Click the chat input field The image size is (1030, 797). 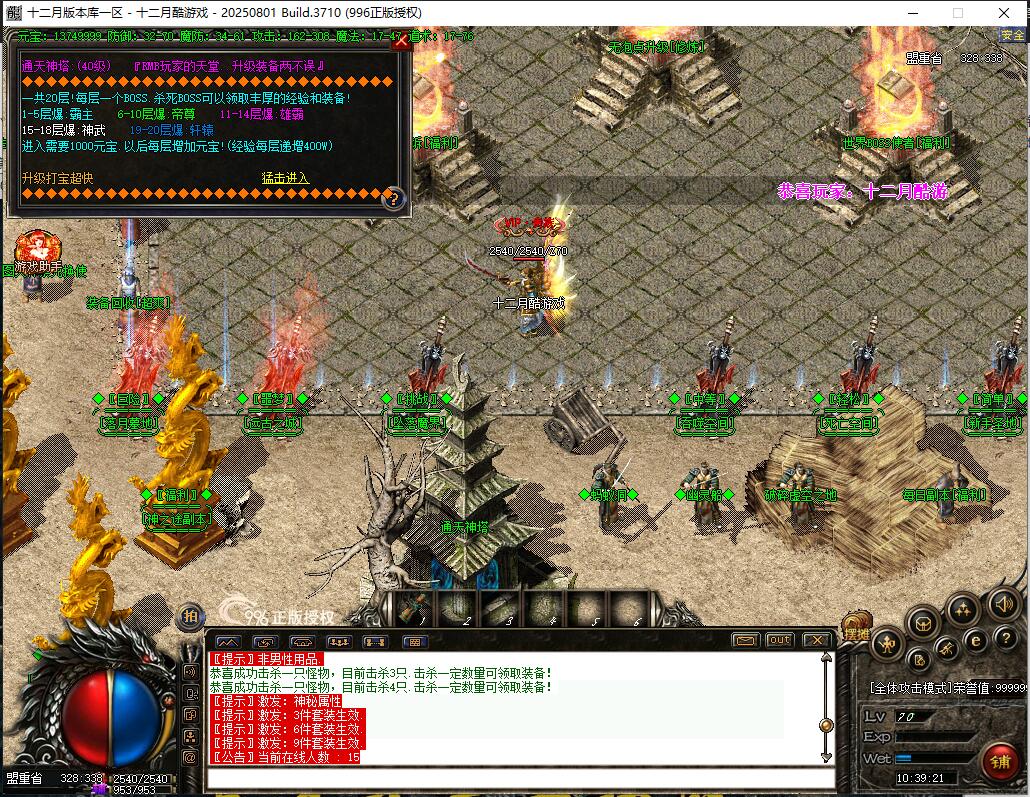(x=520, y=777)
